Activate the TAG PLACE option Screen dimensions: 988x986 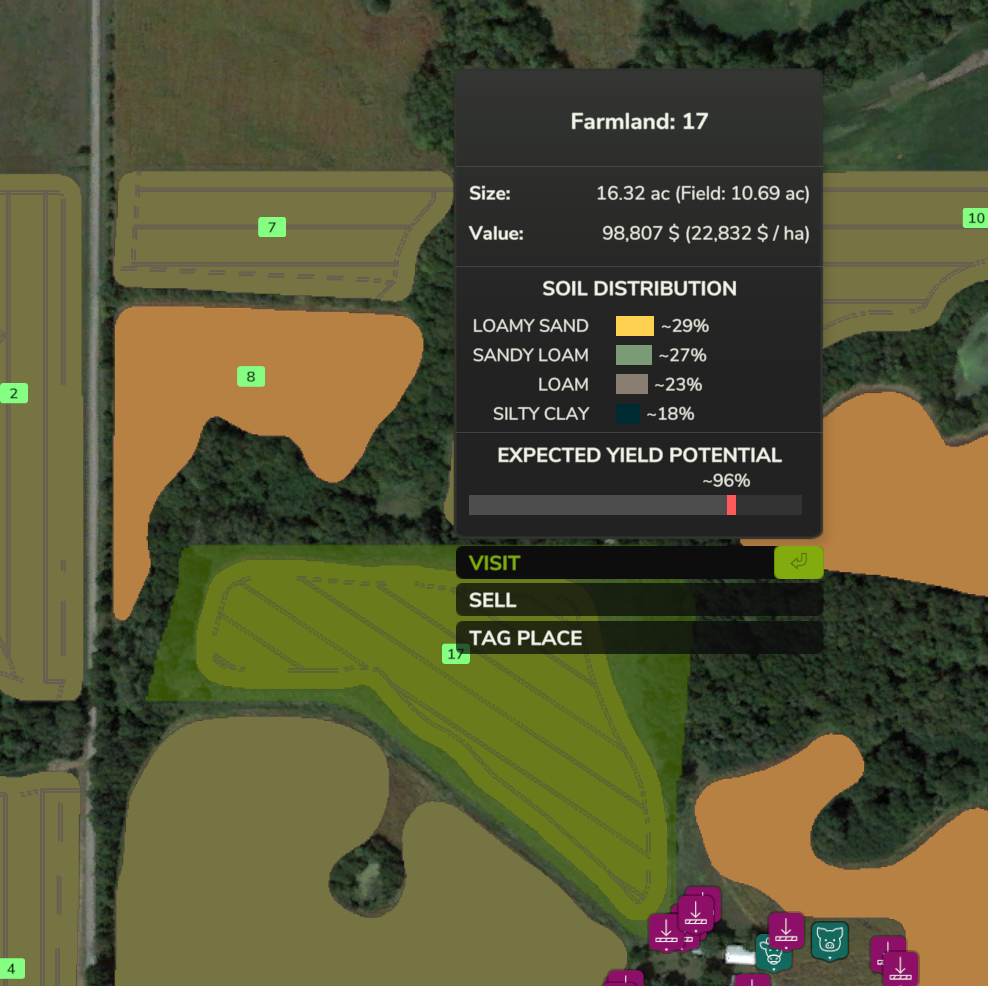(x=638, y=638)
